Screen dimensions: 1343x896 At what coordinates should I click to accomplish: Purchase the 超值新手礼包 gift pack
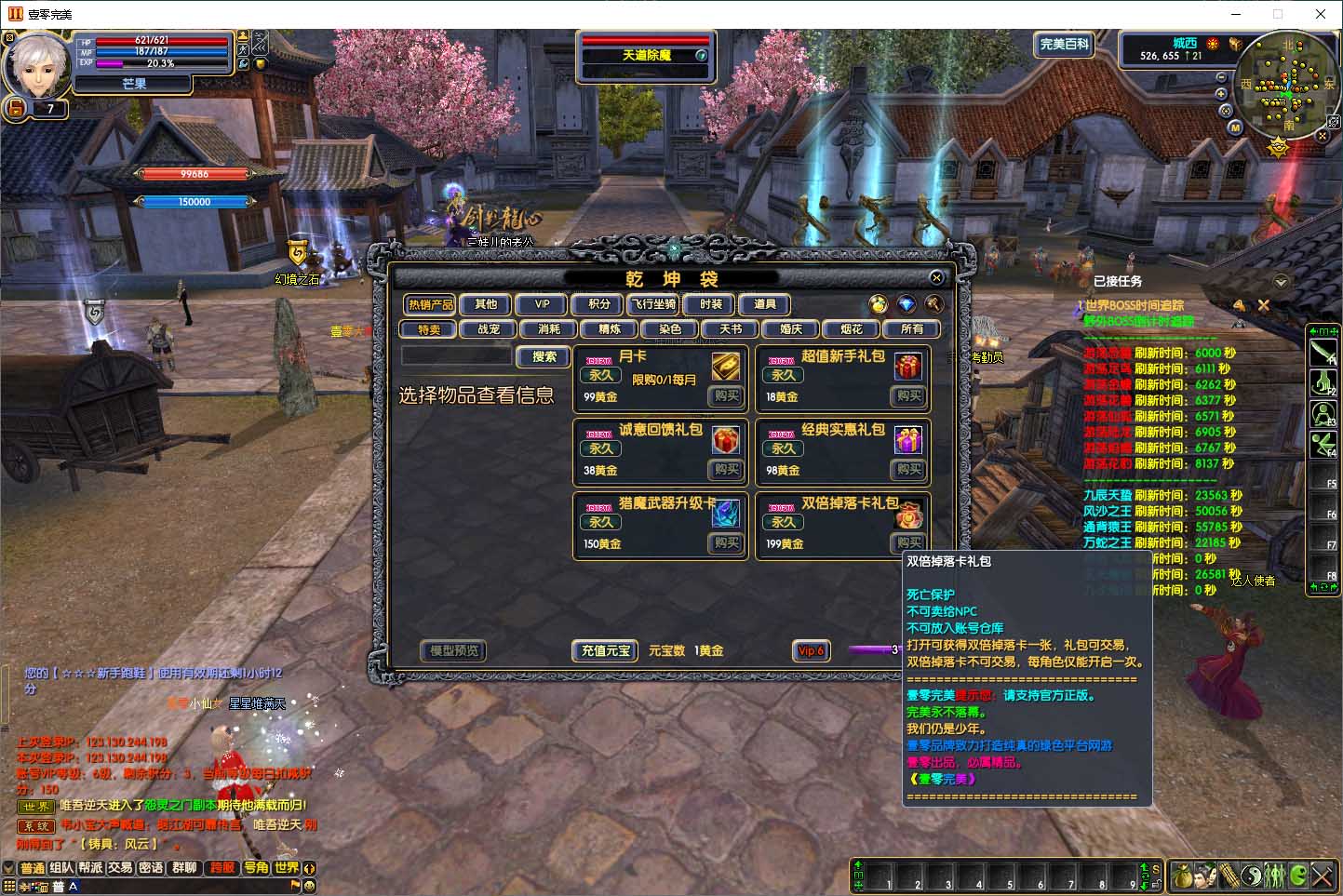(908, 396)
